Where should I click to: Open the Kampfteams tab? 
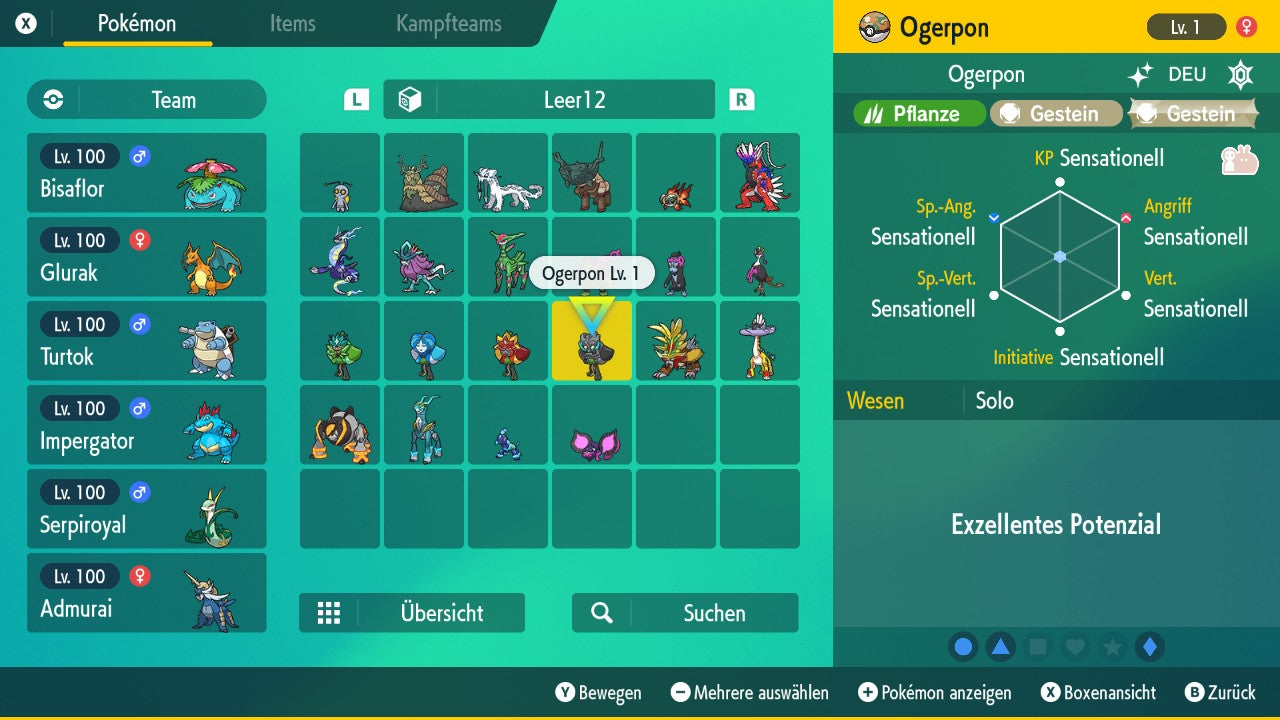click(447, 24)
